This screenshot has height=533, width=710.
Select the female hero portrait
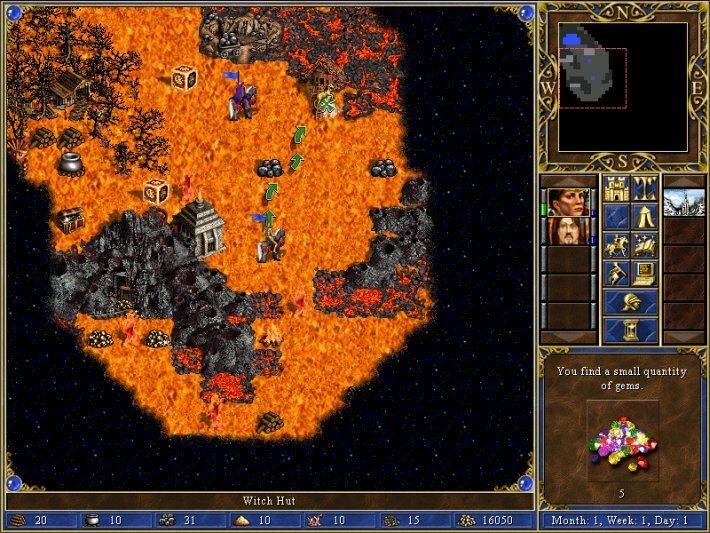point(565,202)
